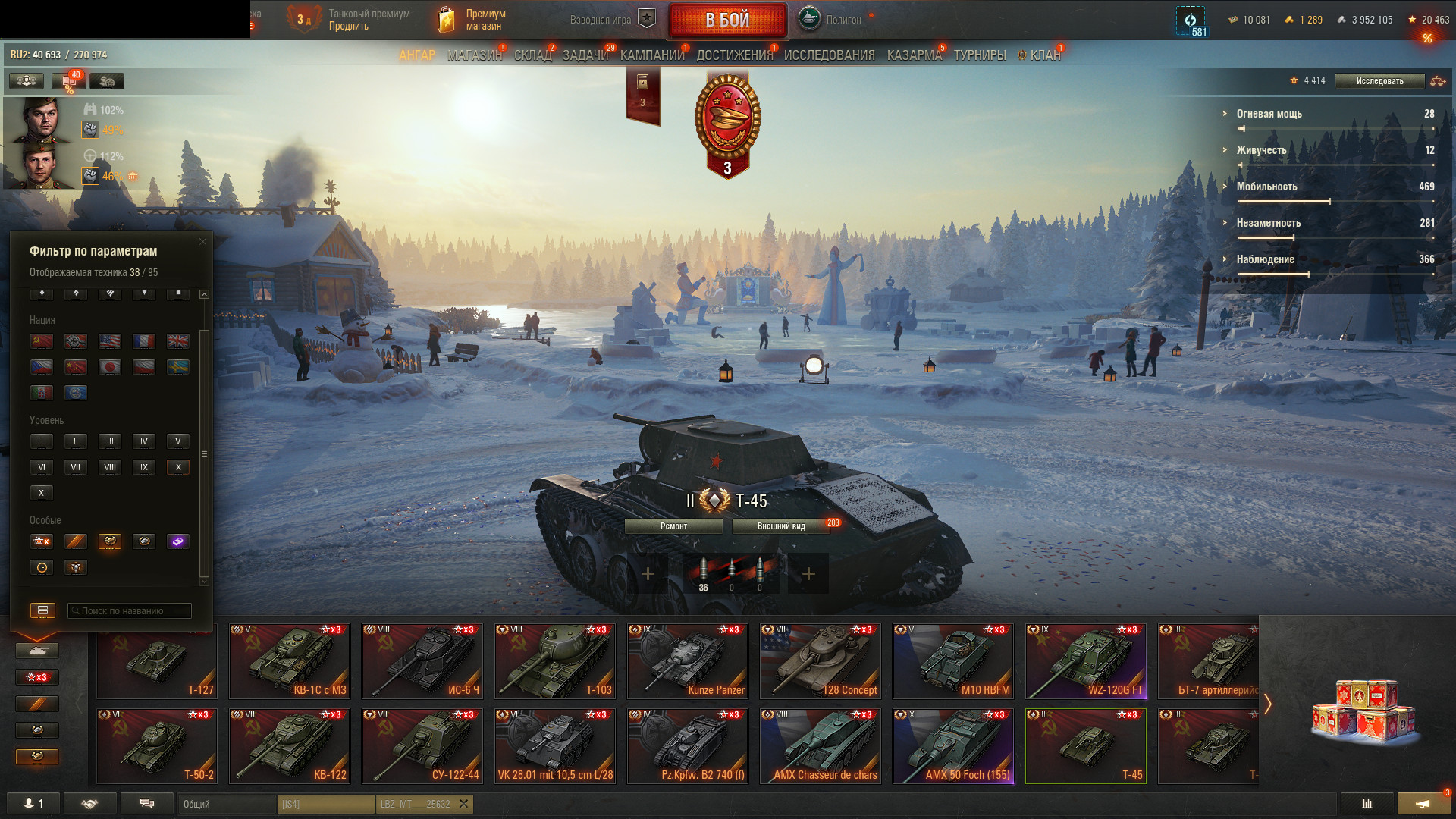Screen dimensions: 1456x819
Task: Select the ИС-6 Ч tank
Action: (422, 661)
